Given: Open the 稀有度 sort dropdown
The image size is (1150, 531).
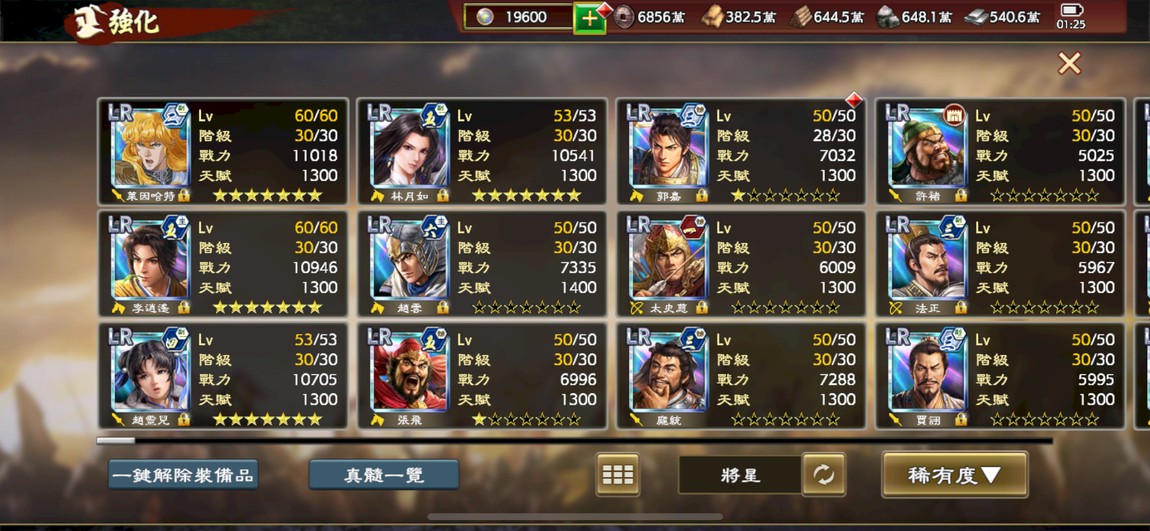Looking at the screenshot, I should [x=954, y=475].
